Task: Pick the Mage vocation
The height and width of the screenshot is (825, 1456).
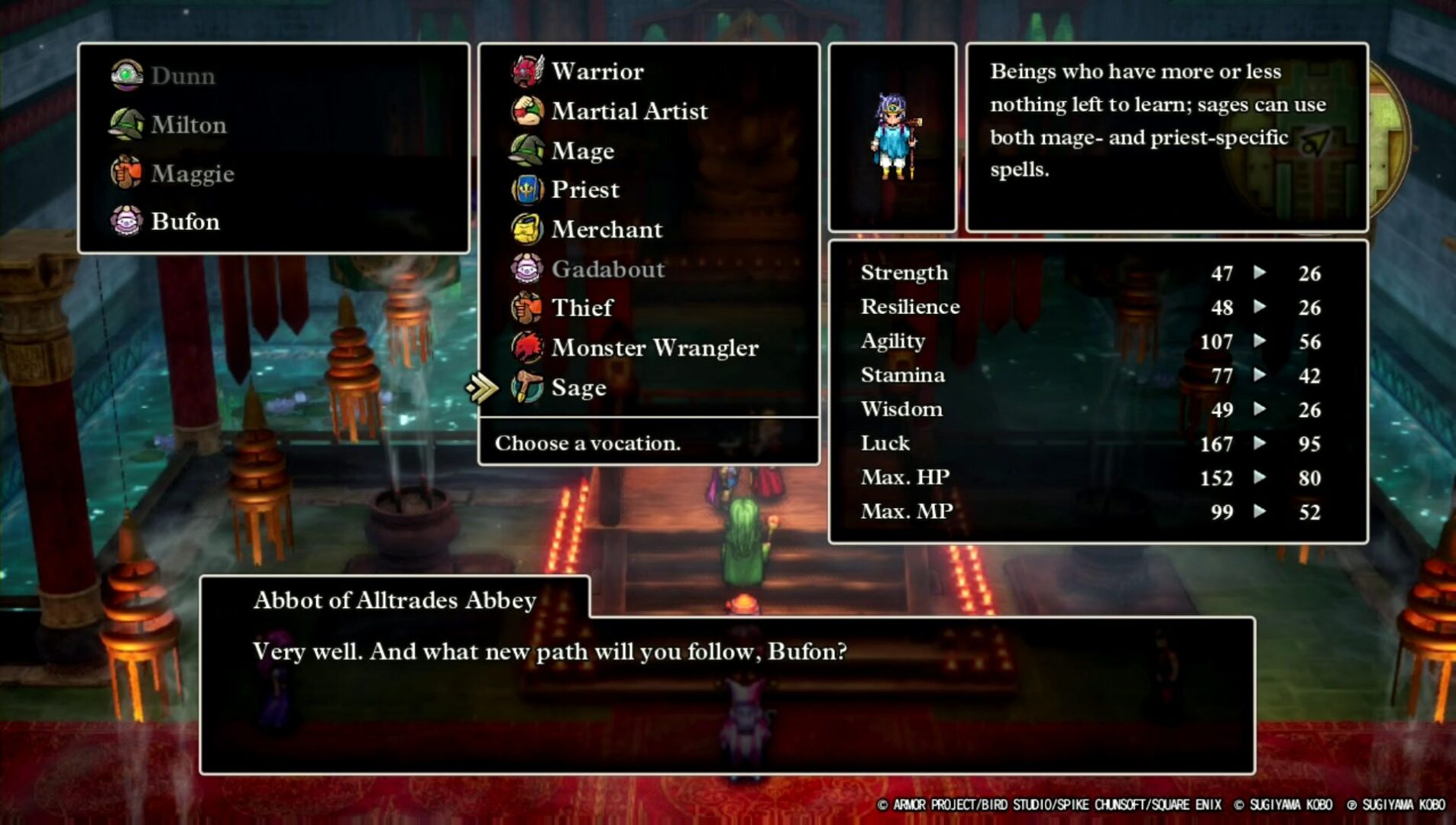Action: click(582, 150)
